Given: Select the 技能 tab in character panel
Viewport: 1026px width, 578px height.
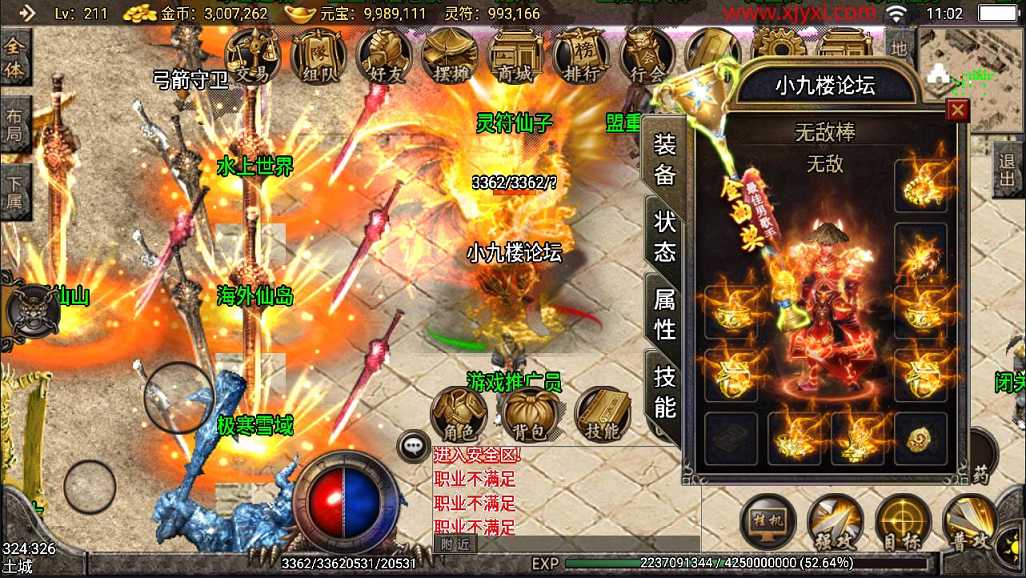Looking at the screenshot, I should click(665, 391).
